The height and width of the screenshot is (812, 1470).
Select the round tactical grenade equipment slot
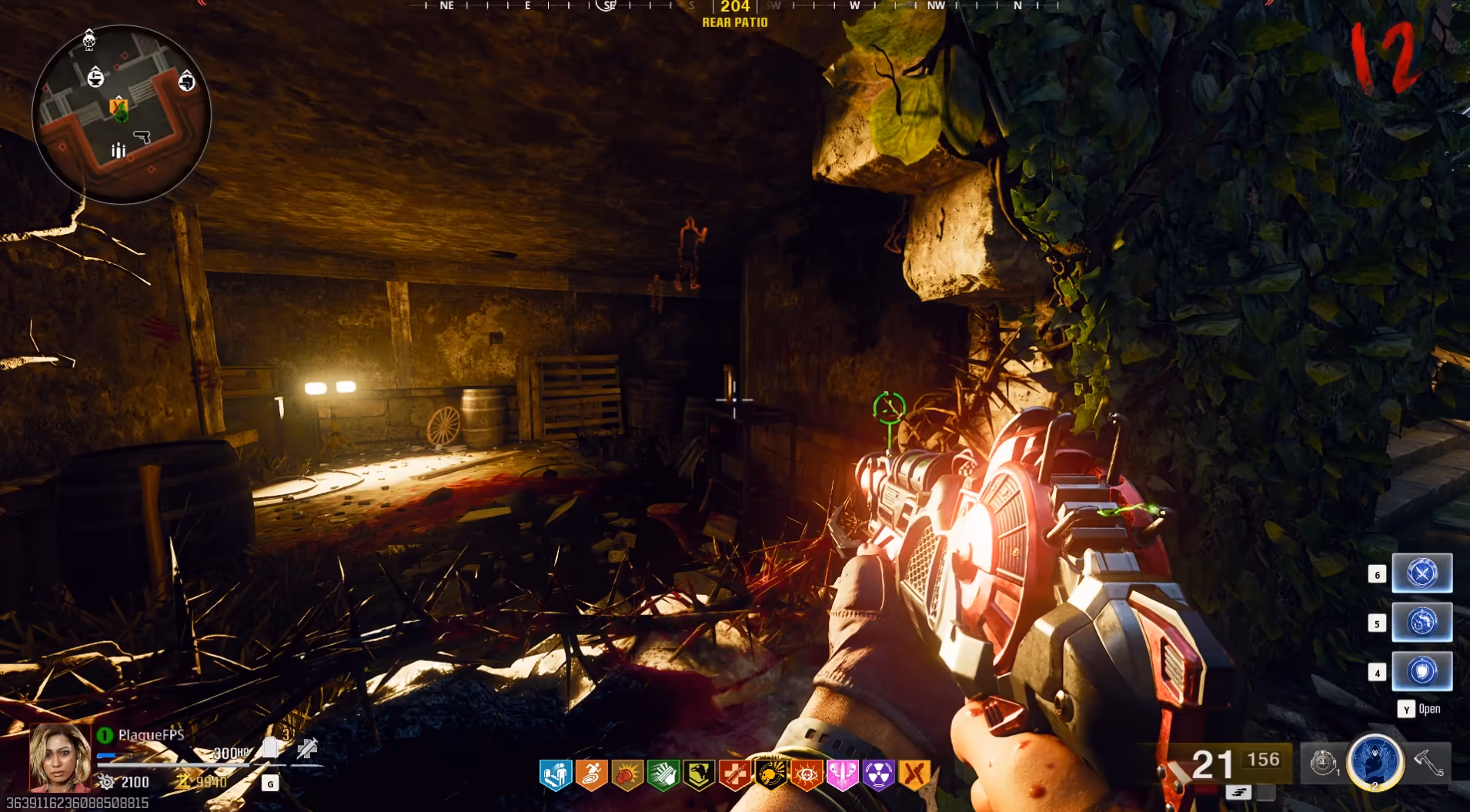tap(1323, 763)
